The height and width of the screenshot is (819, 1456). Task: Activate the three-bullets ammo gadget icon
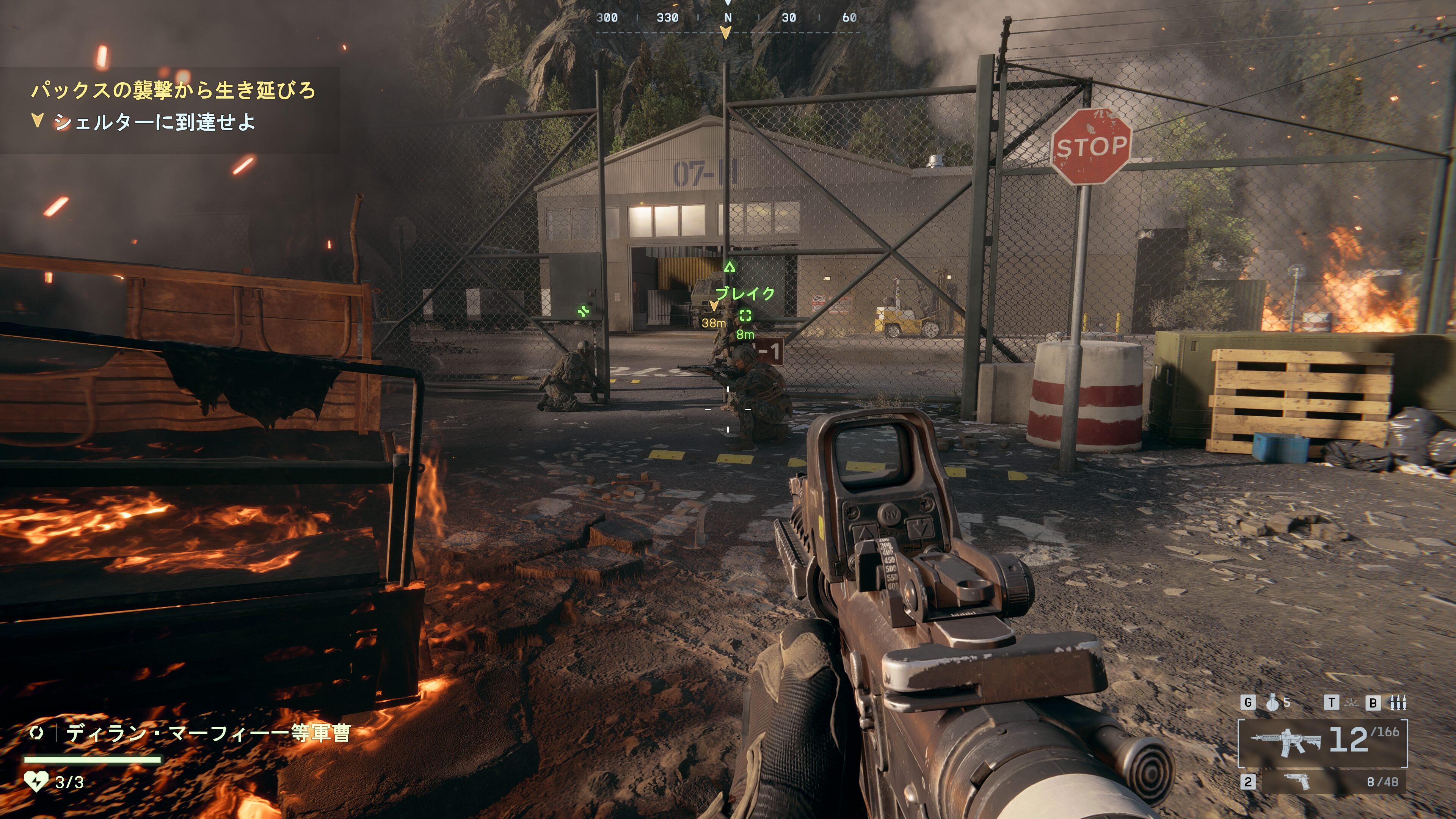tap(1398, 703)
